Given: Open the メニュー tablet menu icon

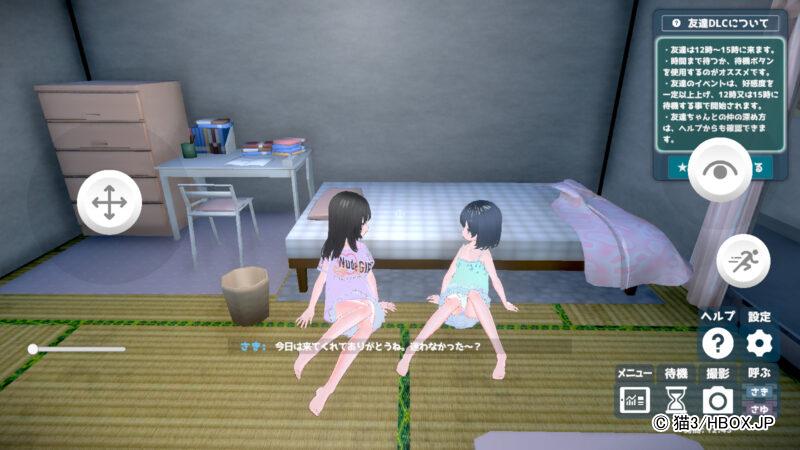Looking at the screenshot, I should coord(633,400).
